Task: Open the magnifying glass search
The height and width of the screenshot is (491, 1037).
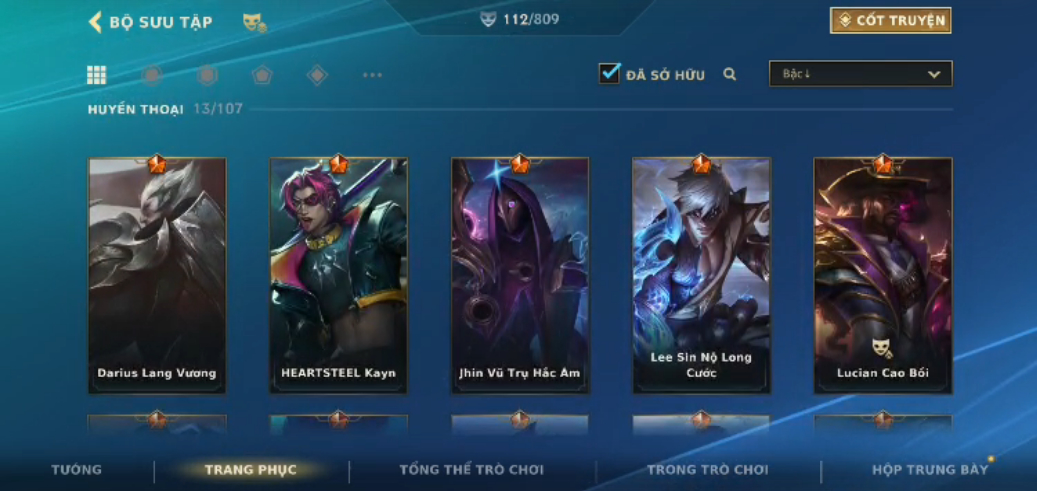Action: pos(730,74)
